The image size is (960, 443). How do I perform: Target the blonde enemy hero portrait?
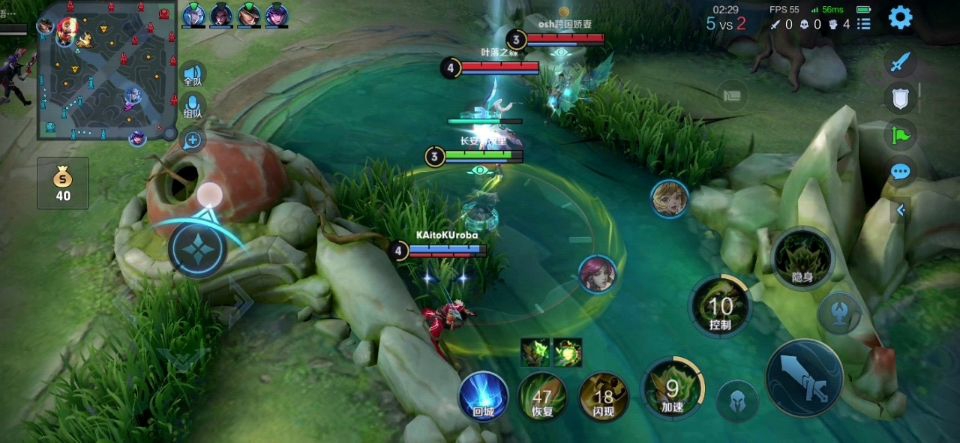tap(668, 199)
